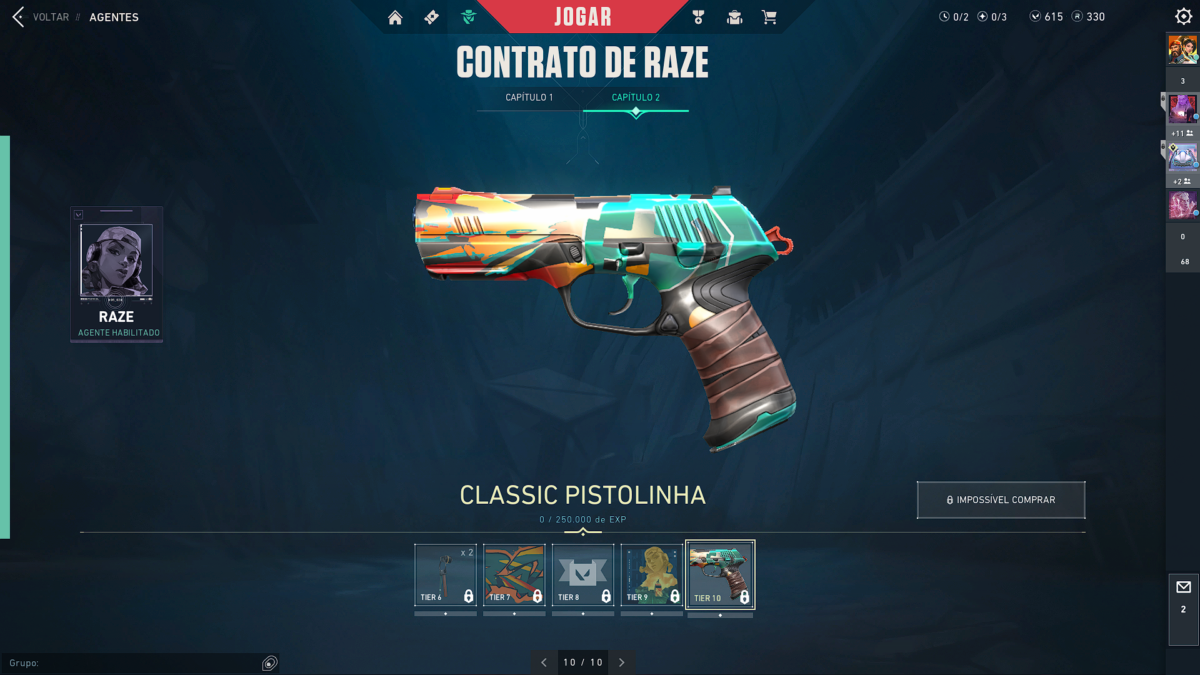This screenshot has height=675, width=1200.
Task: Open the battle pass ticket icon
Action: [x=431, y=17]
